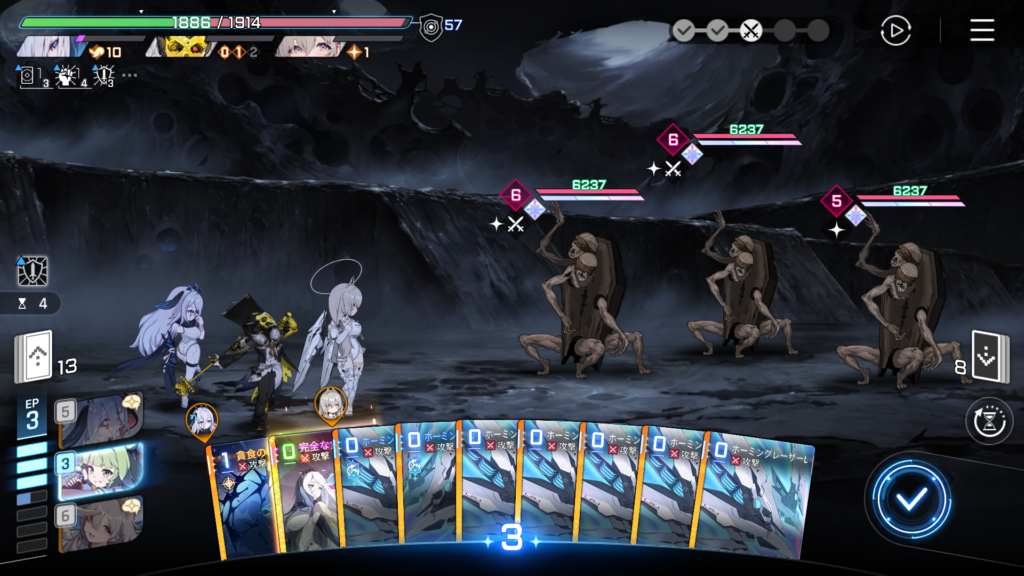Viewport: 1024px width, 576px height.
Task: Select the green-haired partner portrait costing 3
Action: coord(100,468)
